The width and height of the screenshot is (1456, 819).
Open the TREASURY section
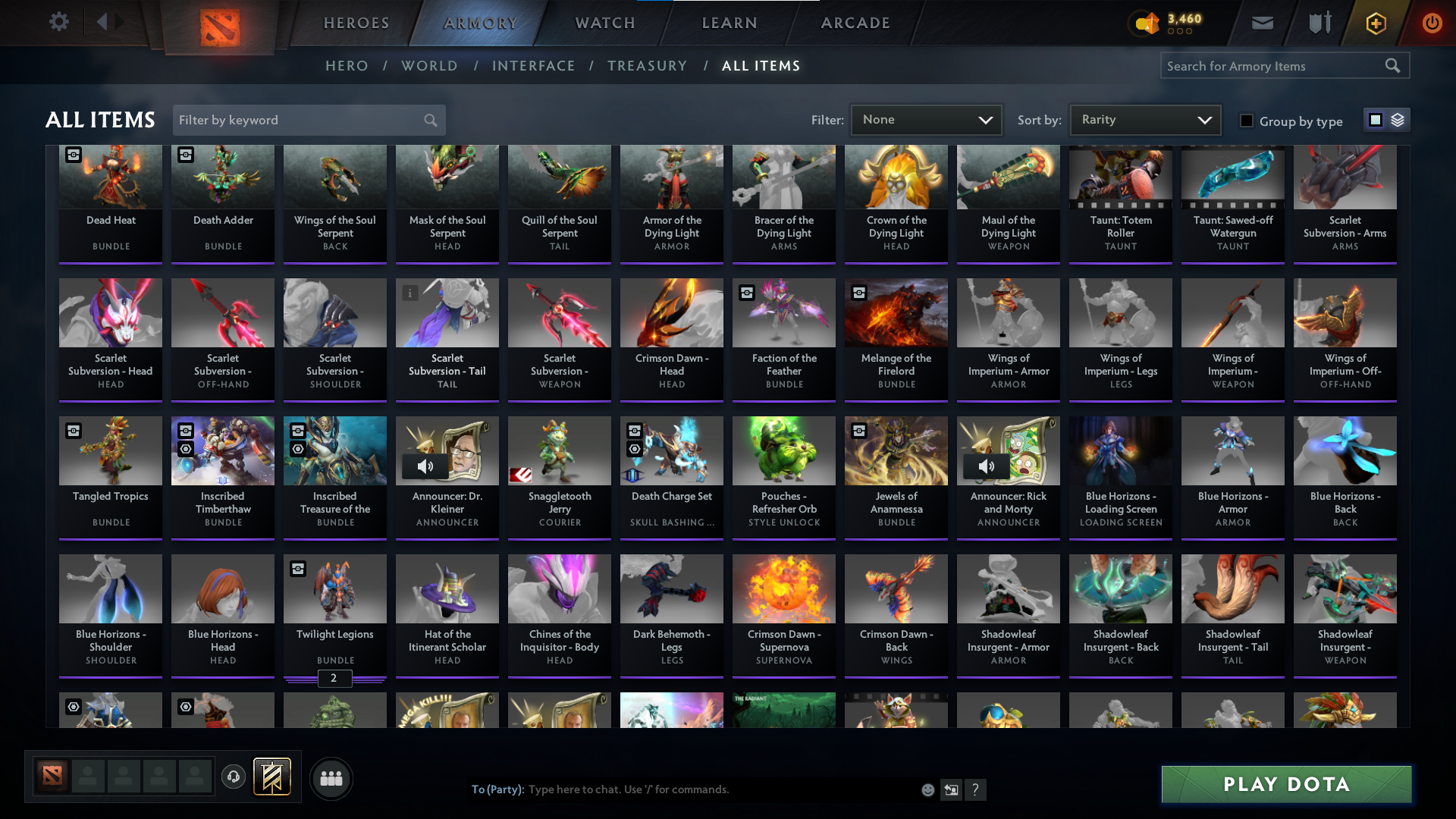(x=647, y=66)
